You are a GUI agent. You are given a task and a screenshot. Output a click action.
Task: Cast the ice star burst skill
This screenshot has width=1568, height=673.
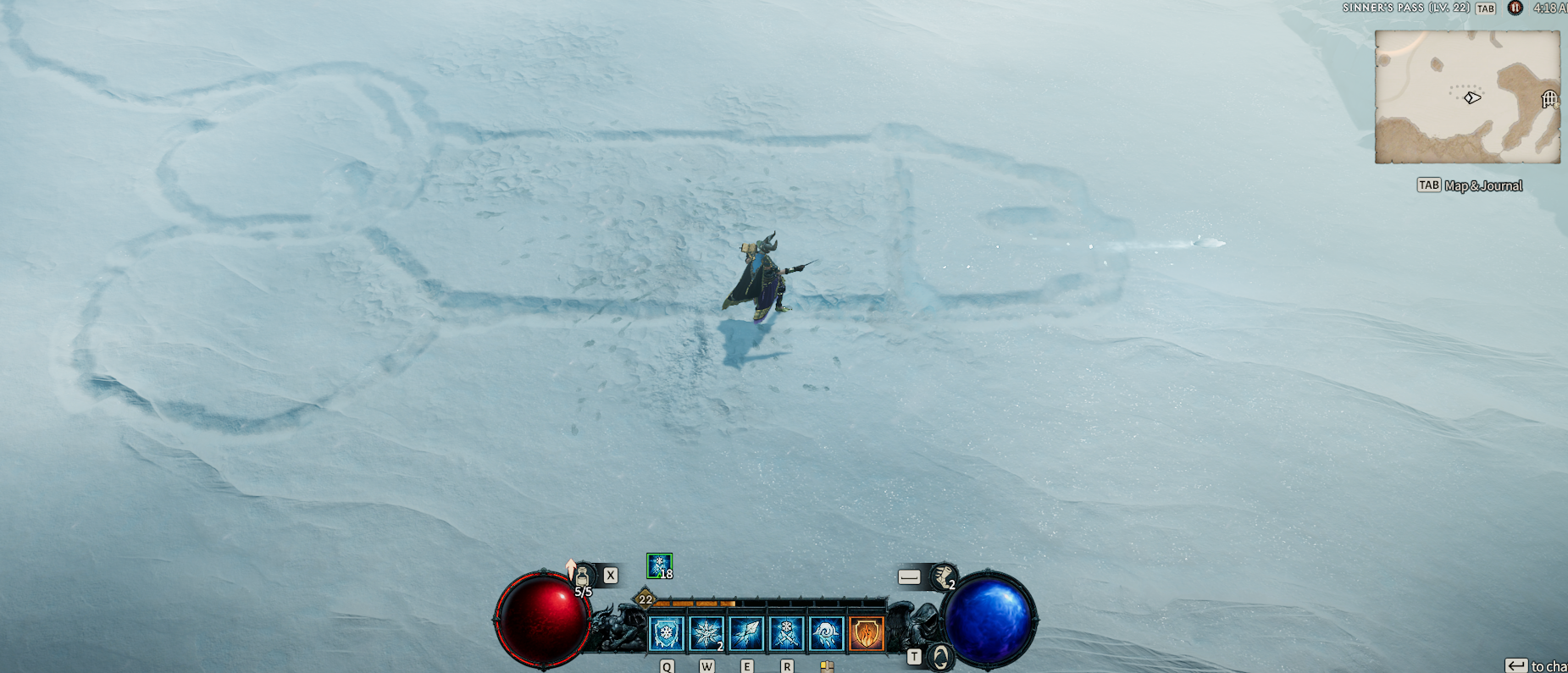706,633
